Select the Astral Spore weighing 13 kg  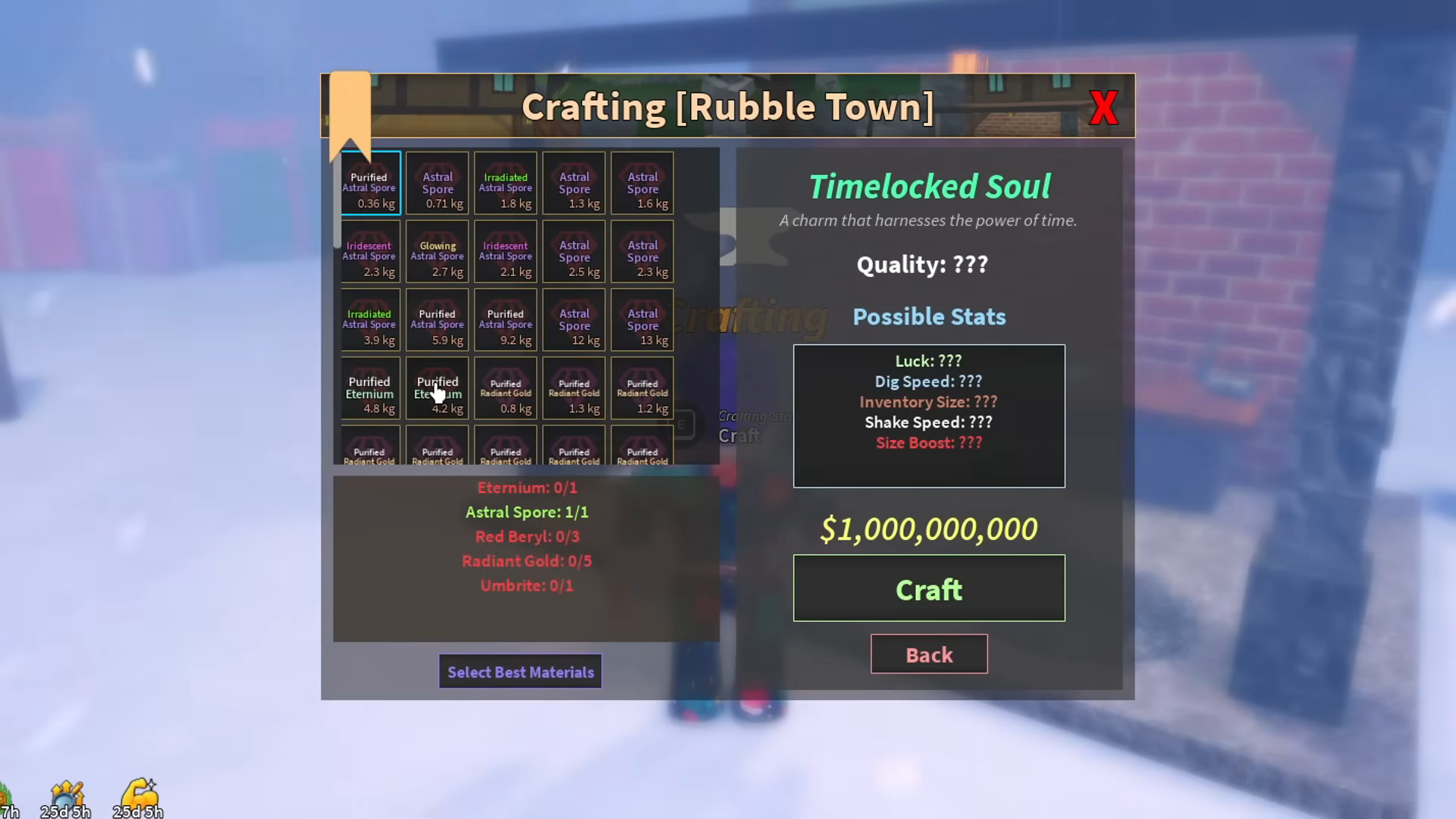[x=642, y=320]
